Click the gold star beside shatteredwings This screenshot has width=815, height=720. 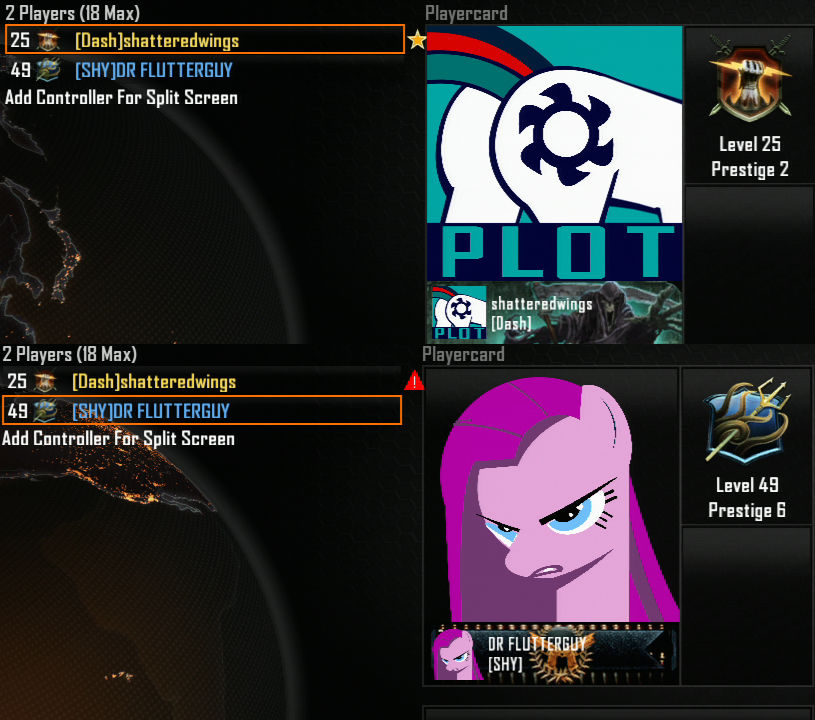[x=416, y=40]
